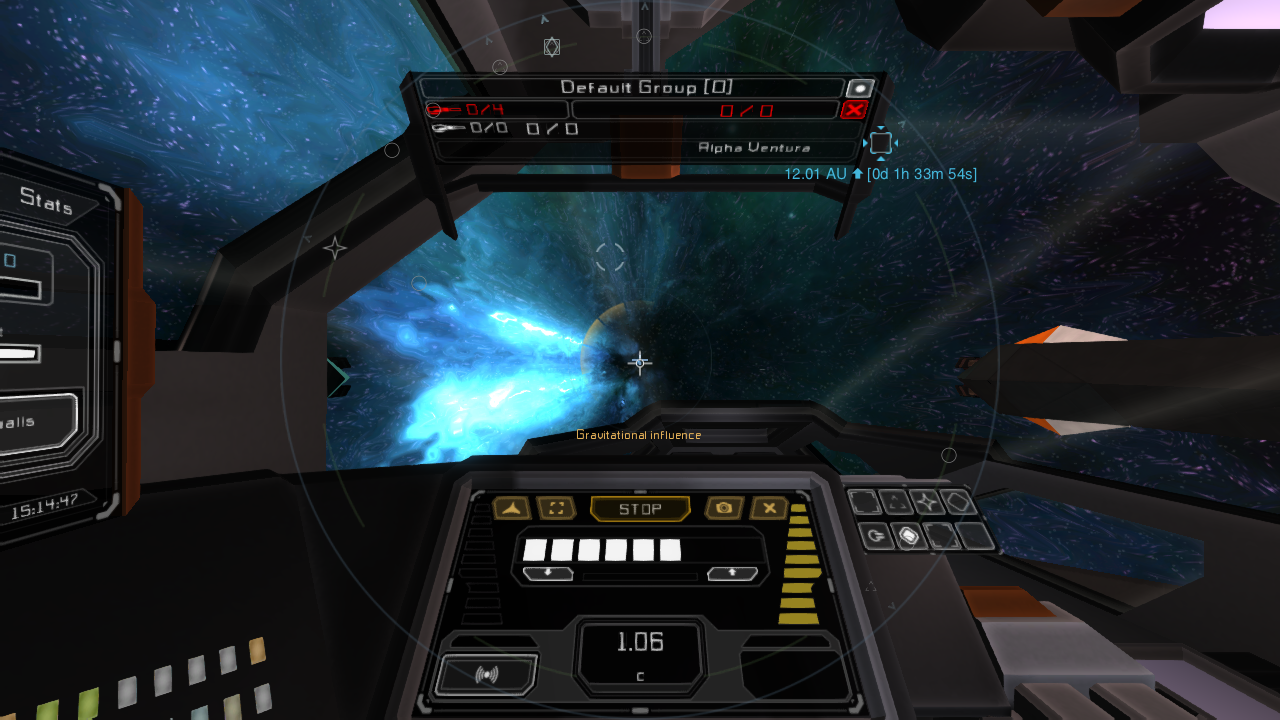Cycle target using the blue diamond selector arrows
Image resolution: width=1280 pixels, height=720 pixels.
click(x=881, y=142)
